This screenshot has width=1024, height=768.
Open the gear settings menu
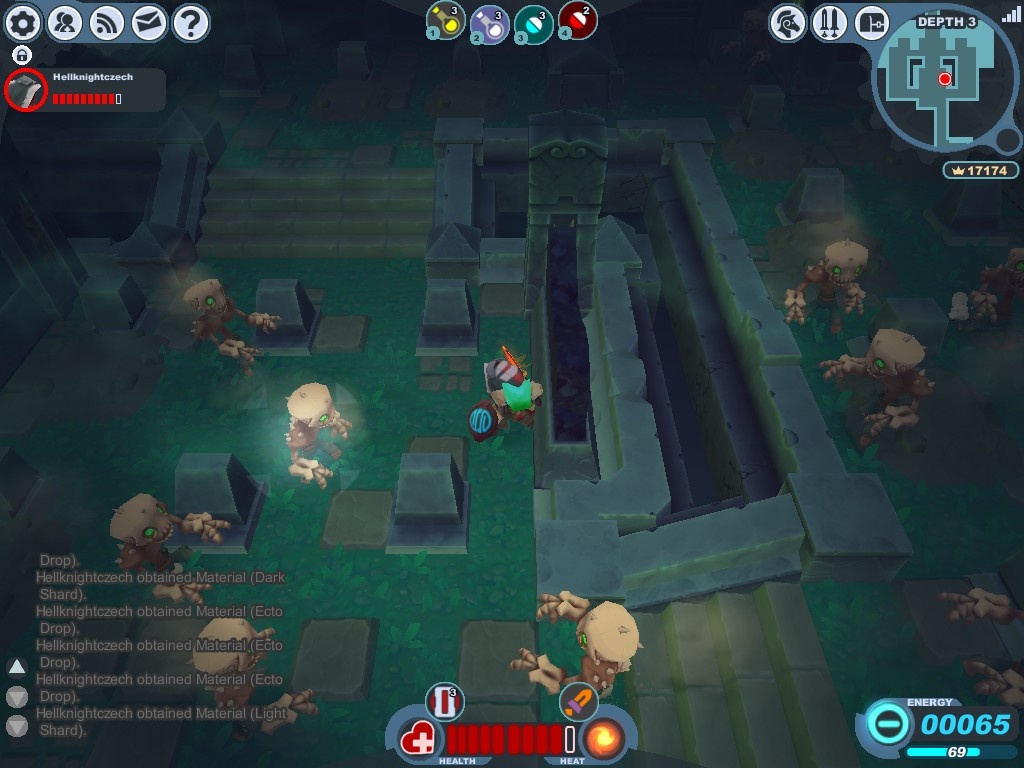24,22
